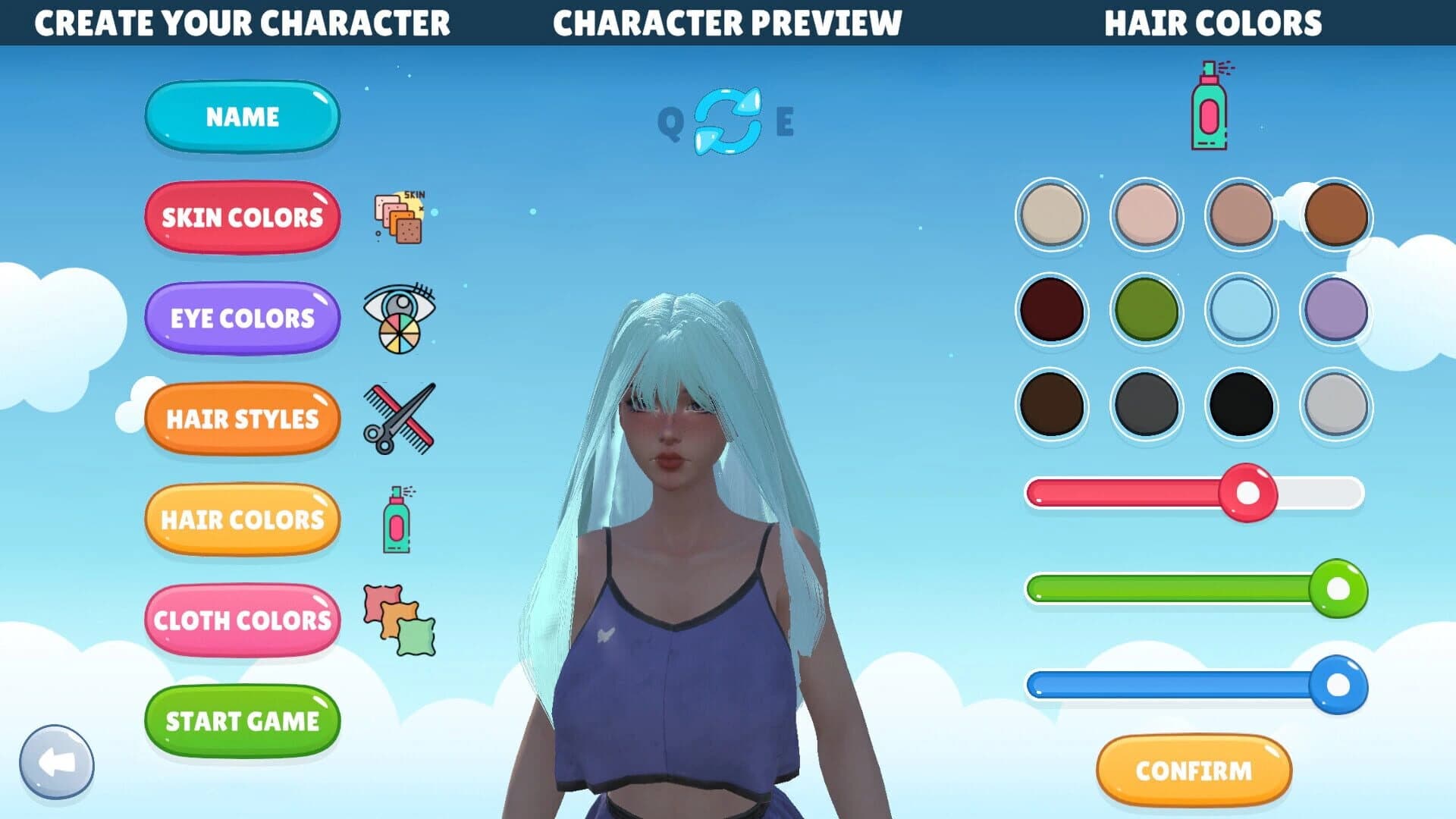Open the Cloth Colors panel
1456x819 pixels.
(241, 620)
